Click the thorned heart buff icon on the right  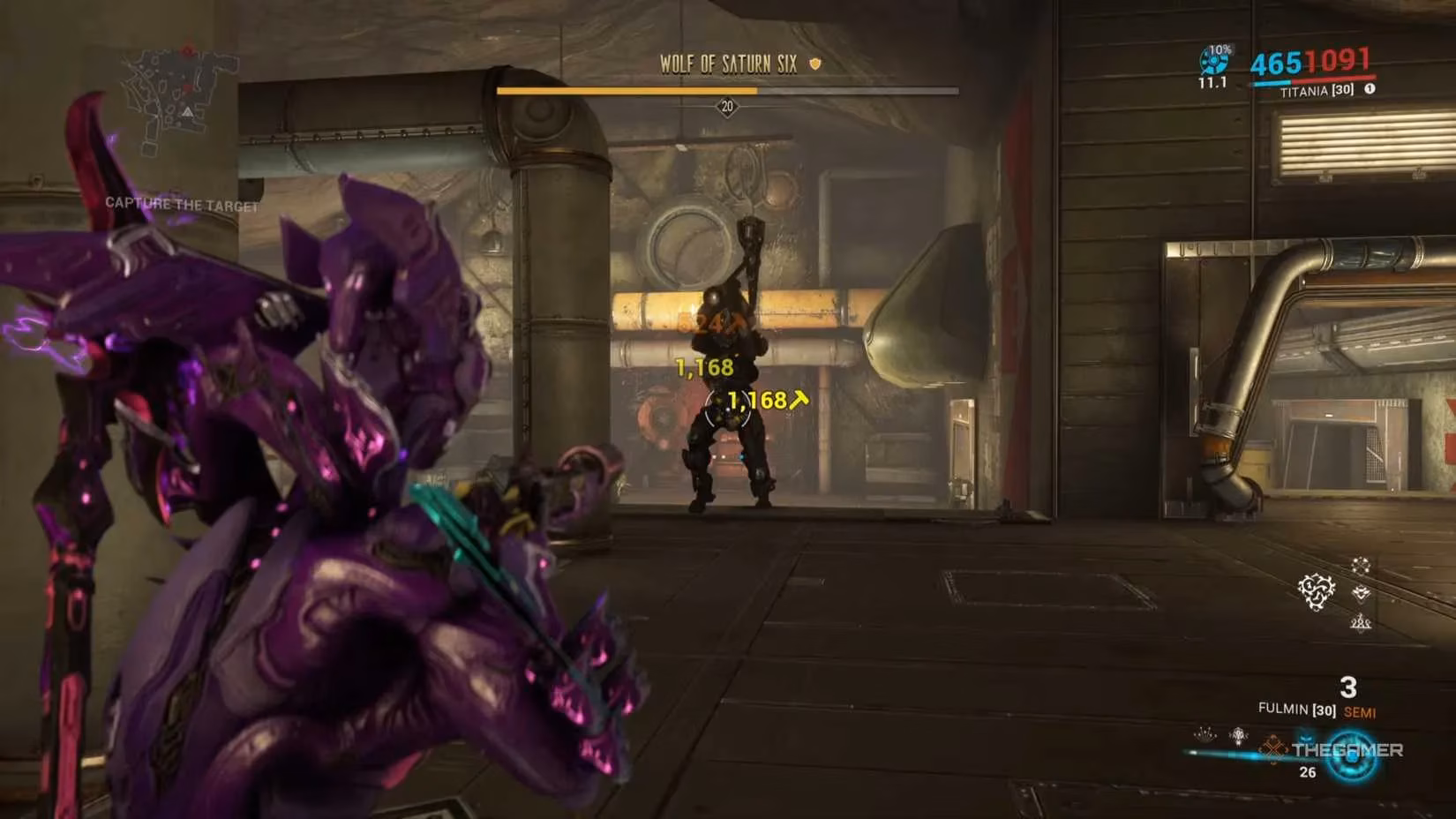(x=1316, y=591)
